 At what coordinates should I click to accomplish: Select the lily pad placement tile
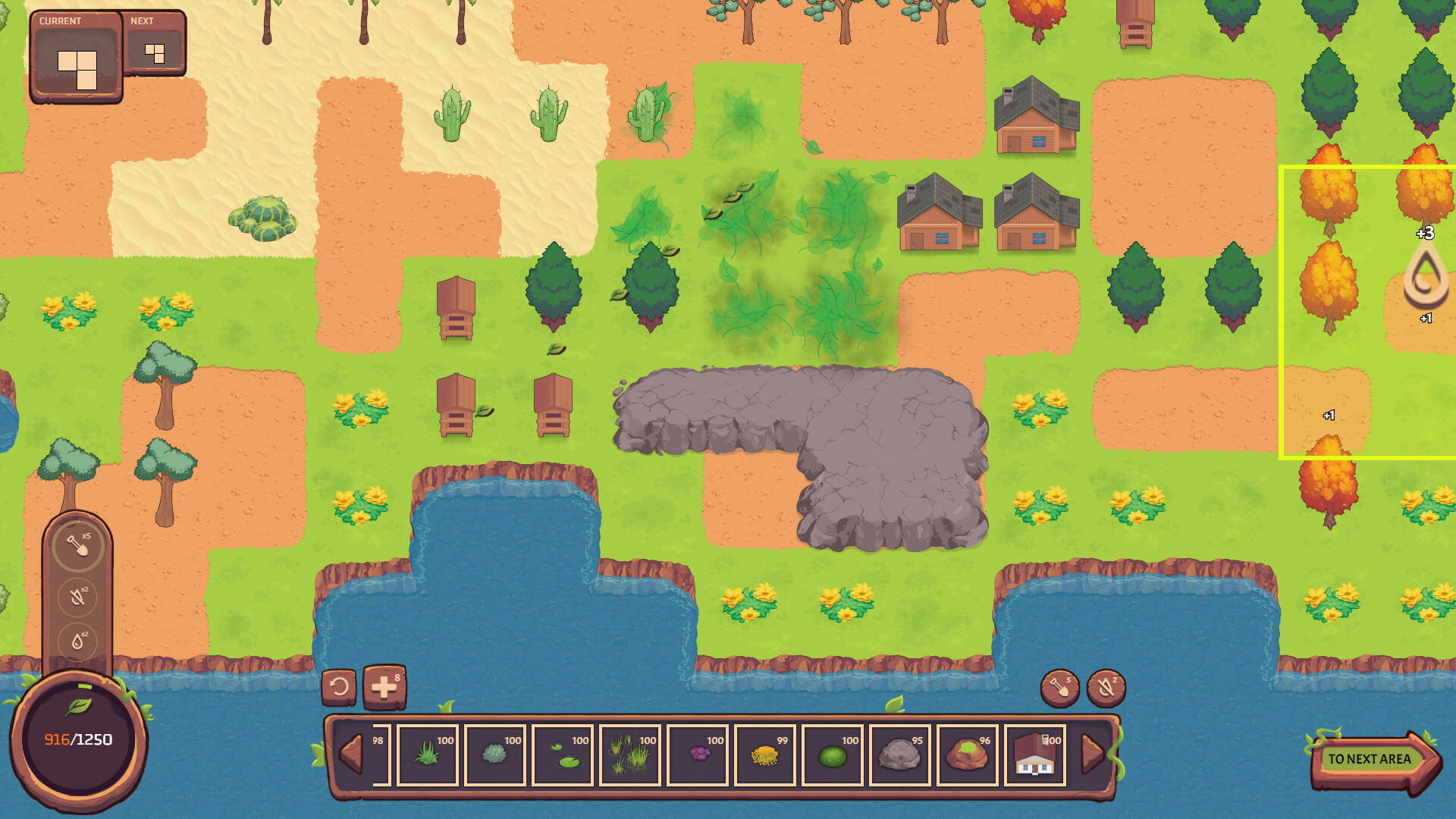click(563, 756)
